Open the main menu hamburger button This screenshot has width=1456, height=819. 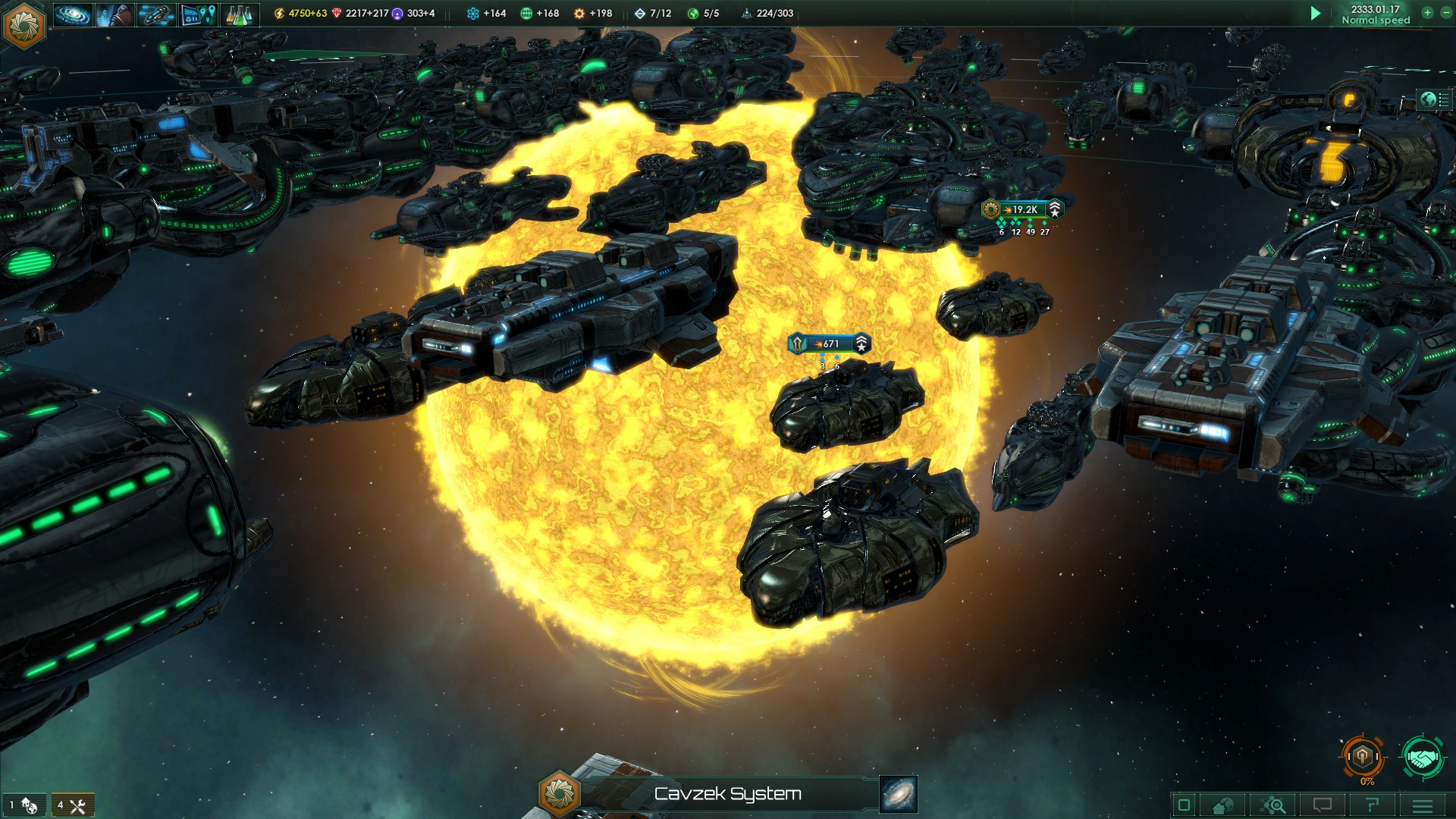click(1423, 805)
